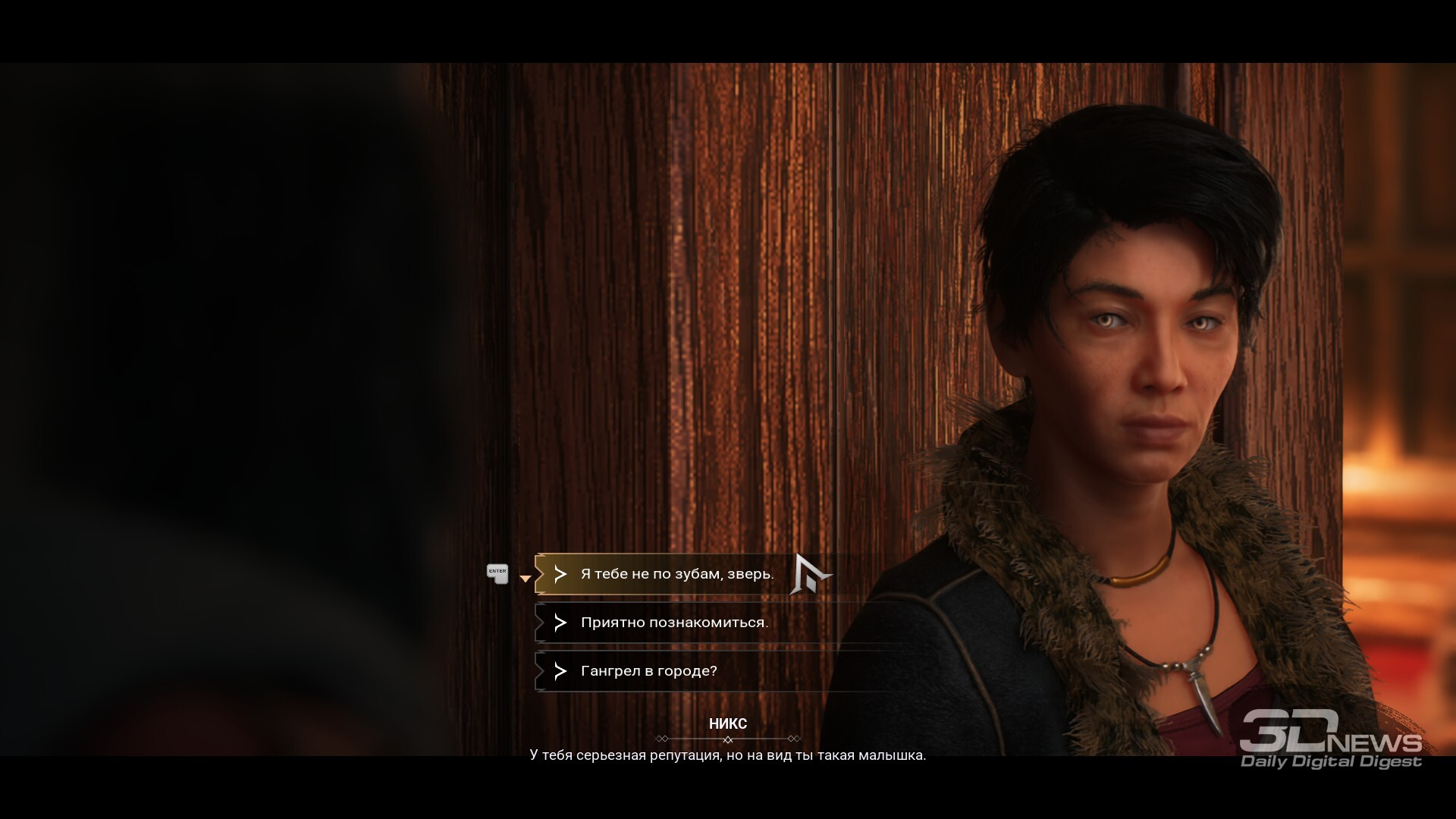Ask "Гангрел в городе?"
The image size is (1456, 819).
(x=648, y=671)
